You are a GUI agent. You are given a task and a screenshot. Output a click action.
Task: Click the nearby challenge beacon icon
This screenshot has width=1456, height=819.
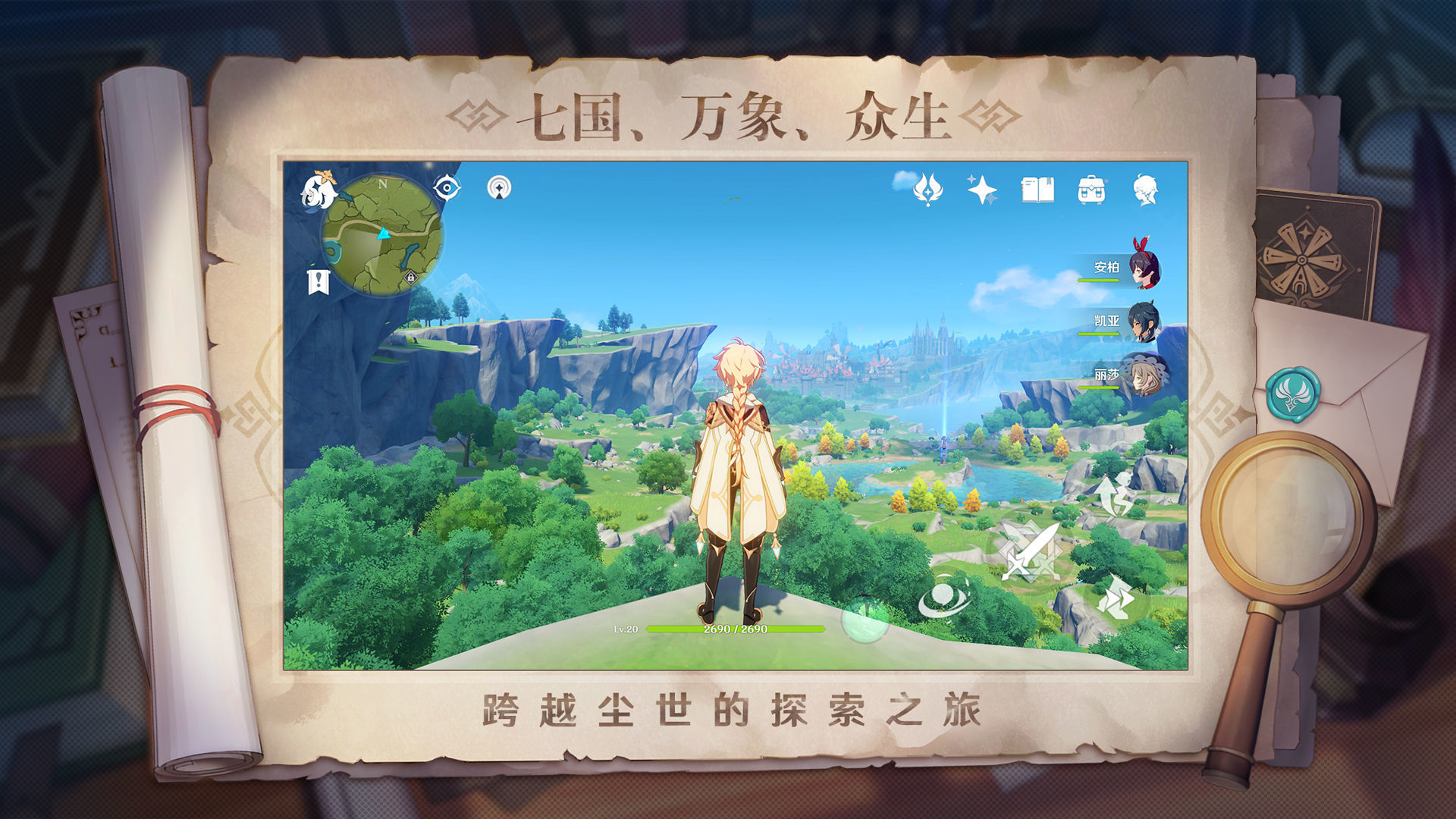point(499,187)
